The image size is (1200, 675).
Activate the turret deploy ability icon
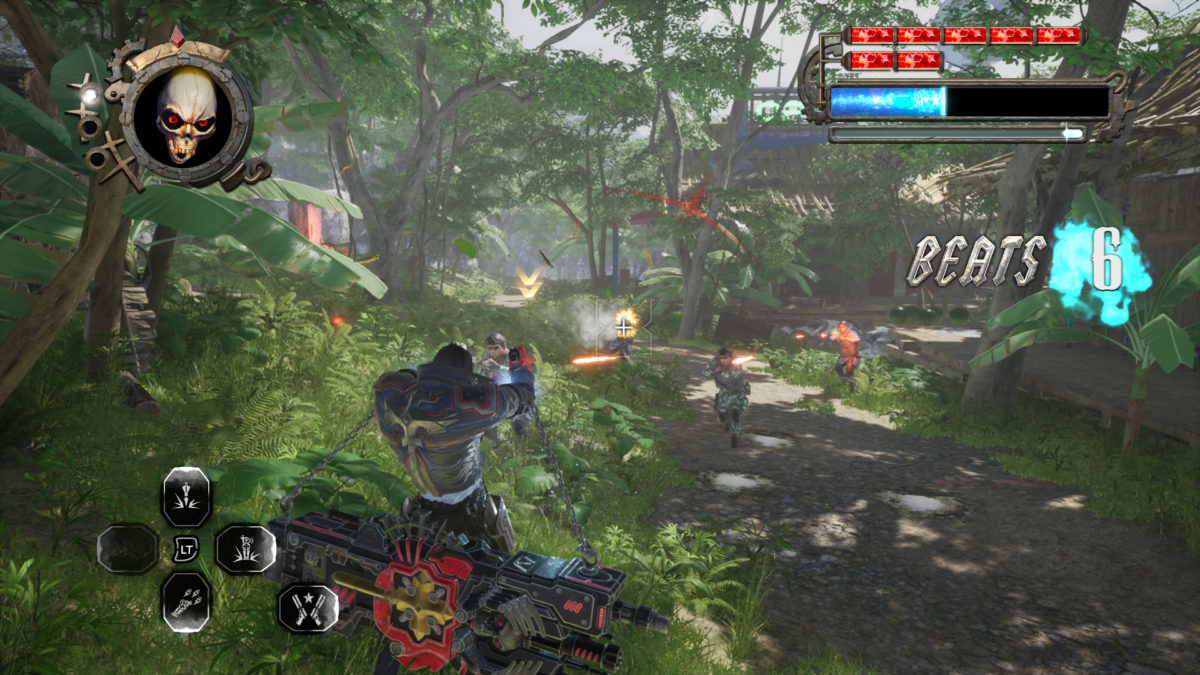pos(245,548)
